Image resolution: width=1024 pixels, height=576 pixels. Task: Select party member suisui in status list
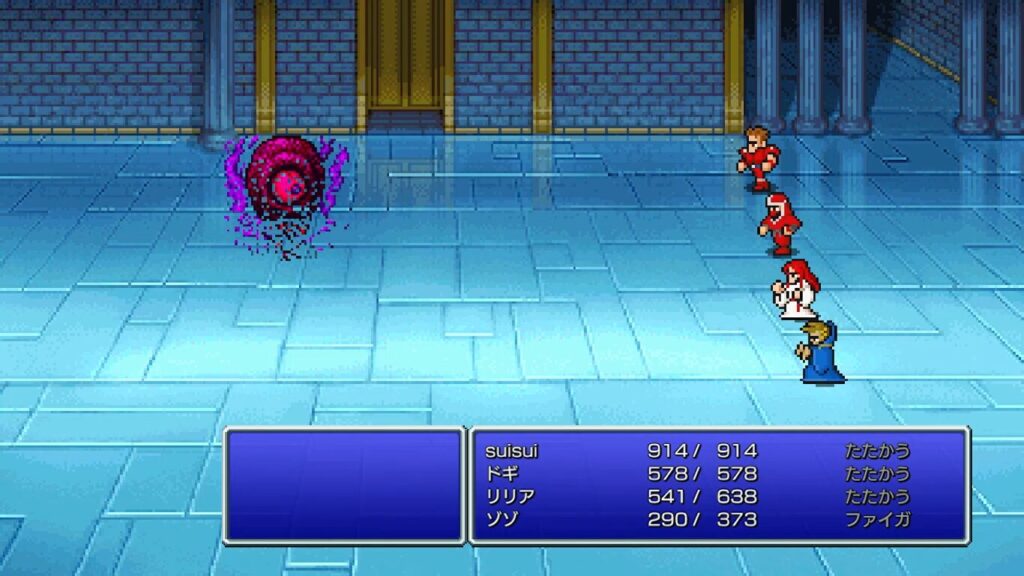click(512, 451)
